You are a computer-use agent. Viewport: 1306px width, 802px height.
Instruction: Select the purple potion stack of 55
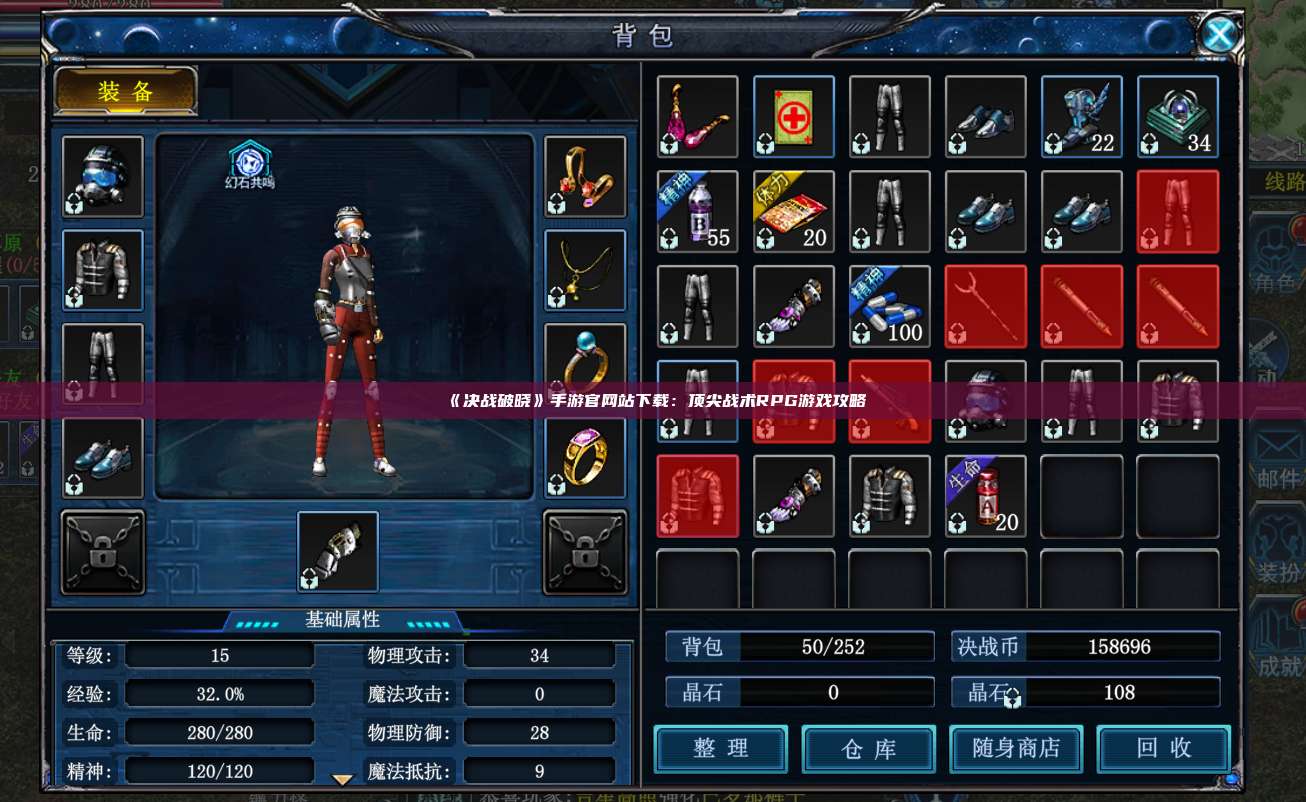pos(698,211)
